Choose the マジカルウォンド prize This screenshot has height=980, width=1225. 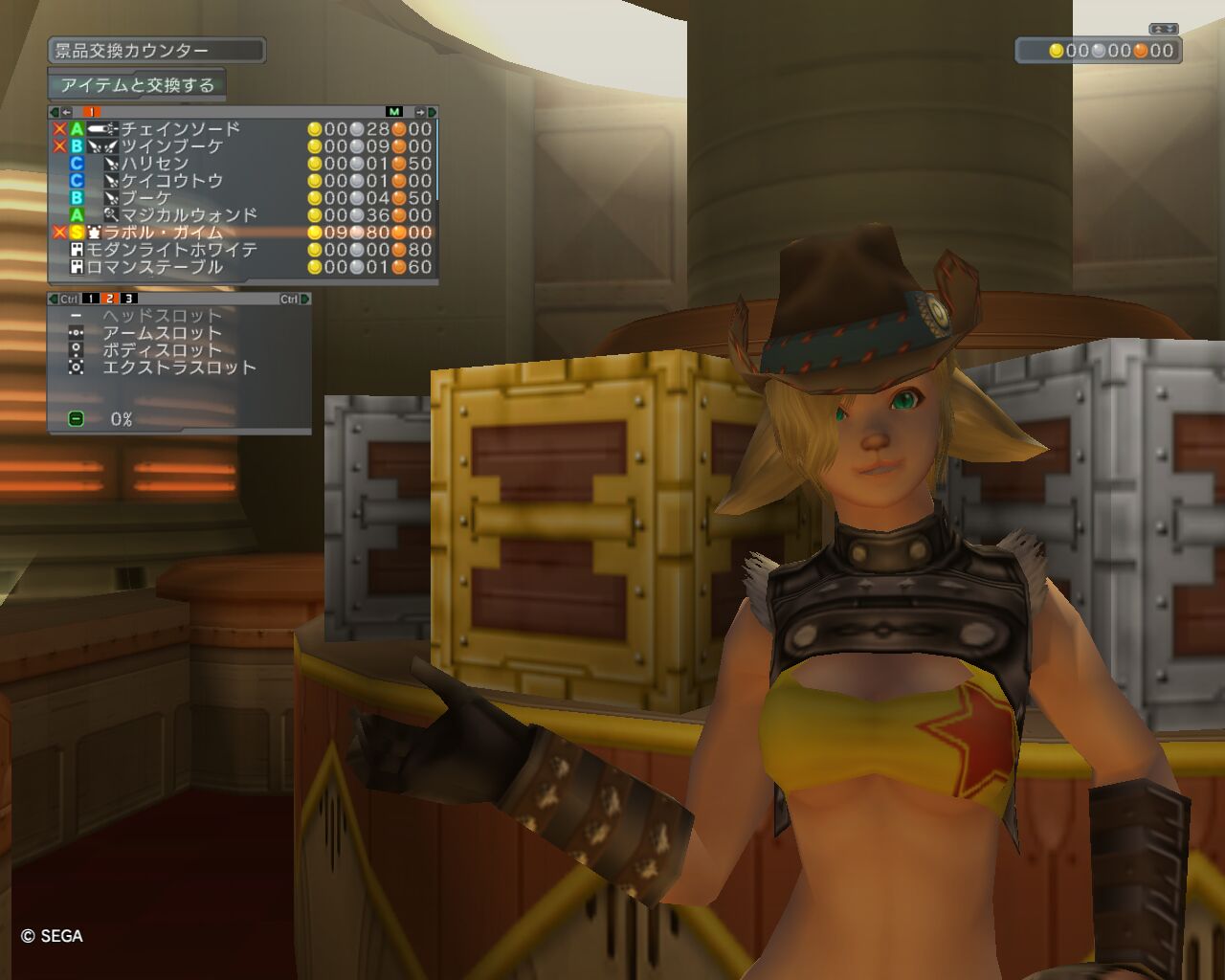[189, 215]
